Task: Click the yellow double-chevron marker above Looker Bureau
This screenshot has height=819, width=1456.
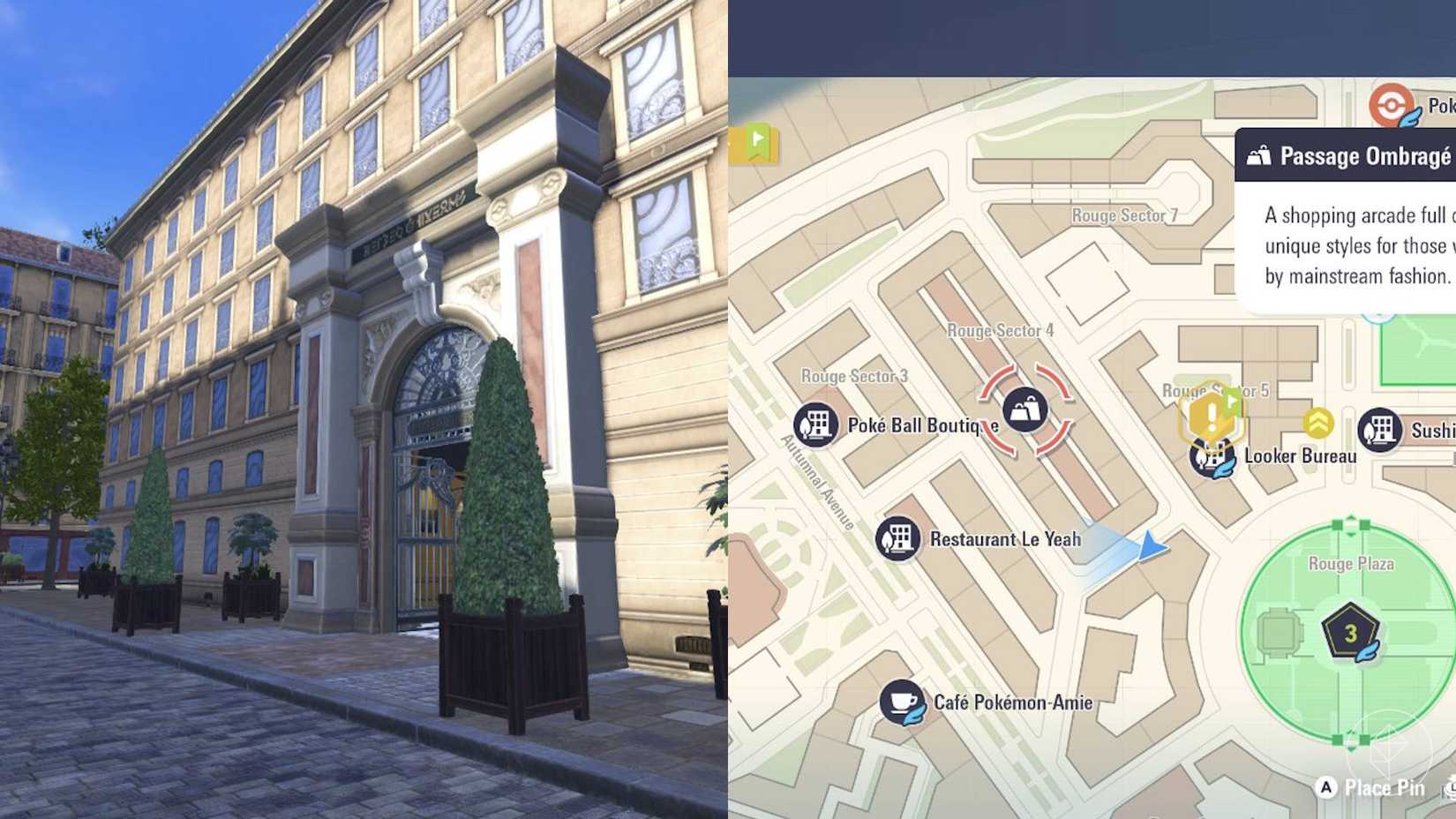Action: [1317, 425]
